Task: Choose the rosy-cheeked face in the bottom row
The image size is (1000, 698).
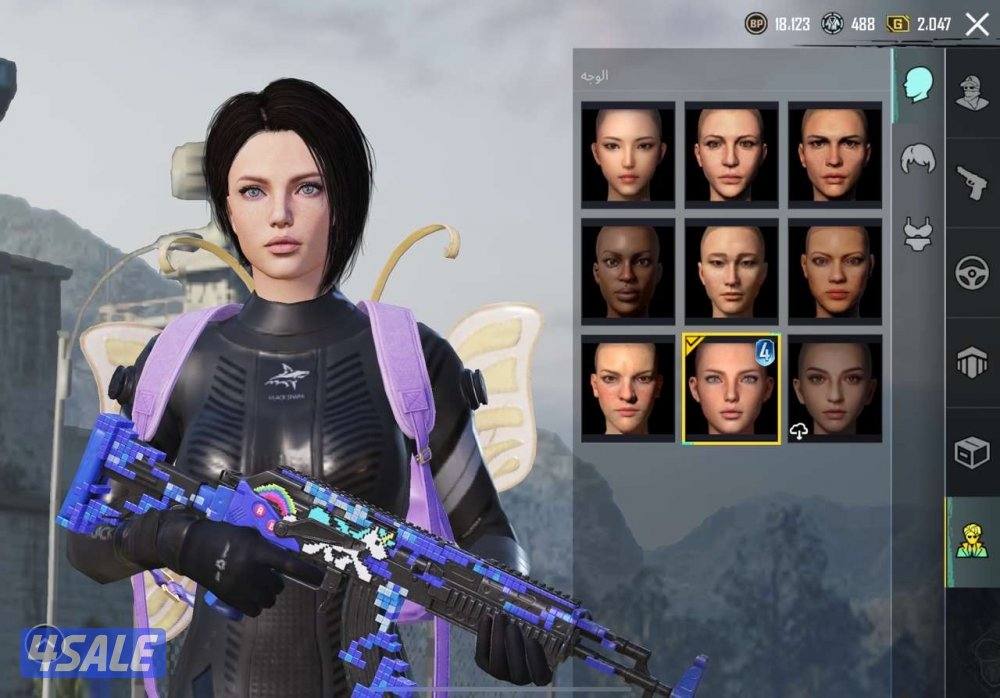Action: (628, 387)
